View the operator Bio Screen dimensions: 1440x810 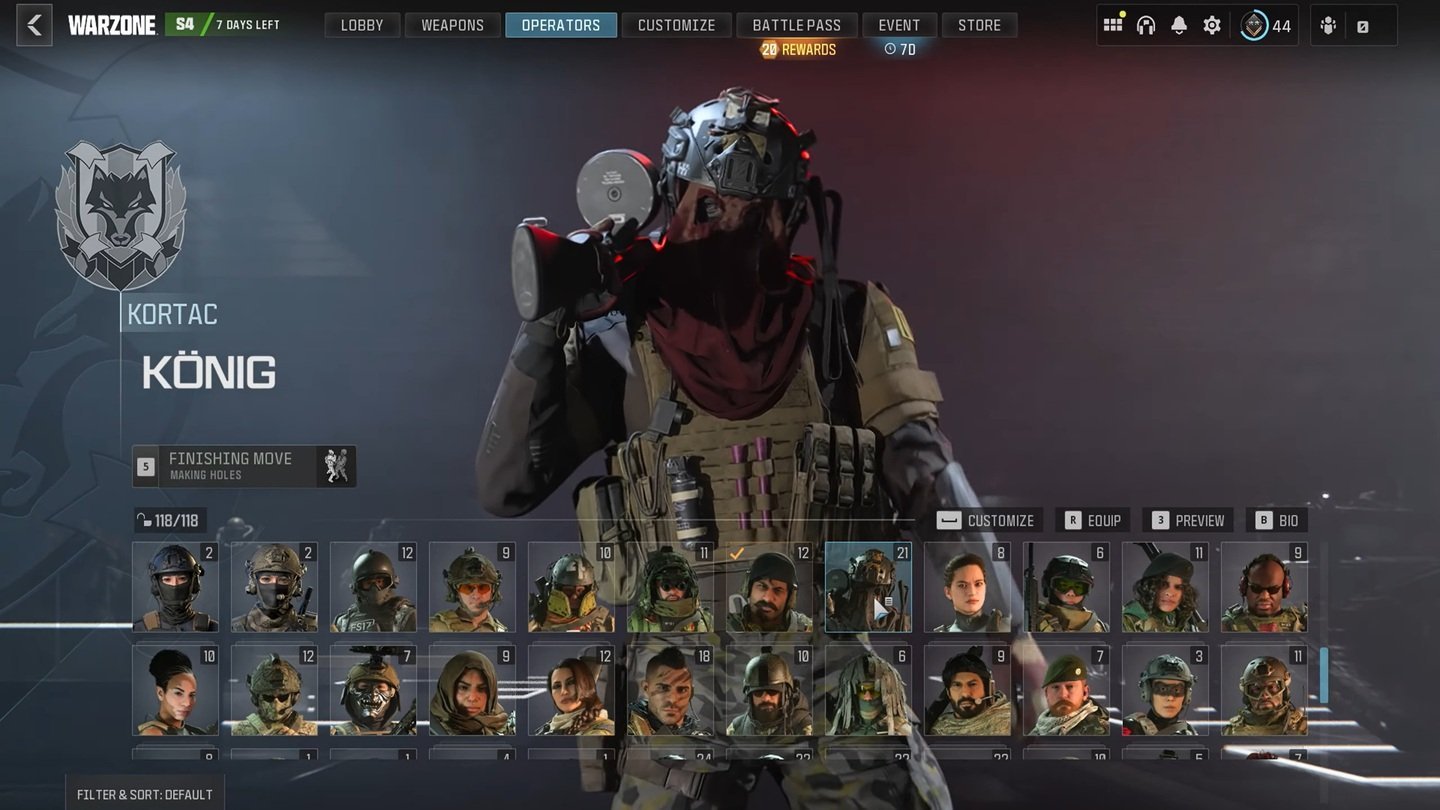[x=1277, y=520]
